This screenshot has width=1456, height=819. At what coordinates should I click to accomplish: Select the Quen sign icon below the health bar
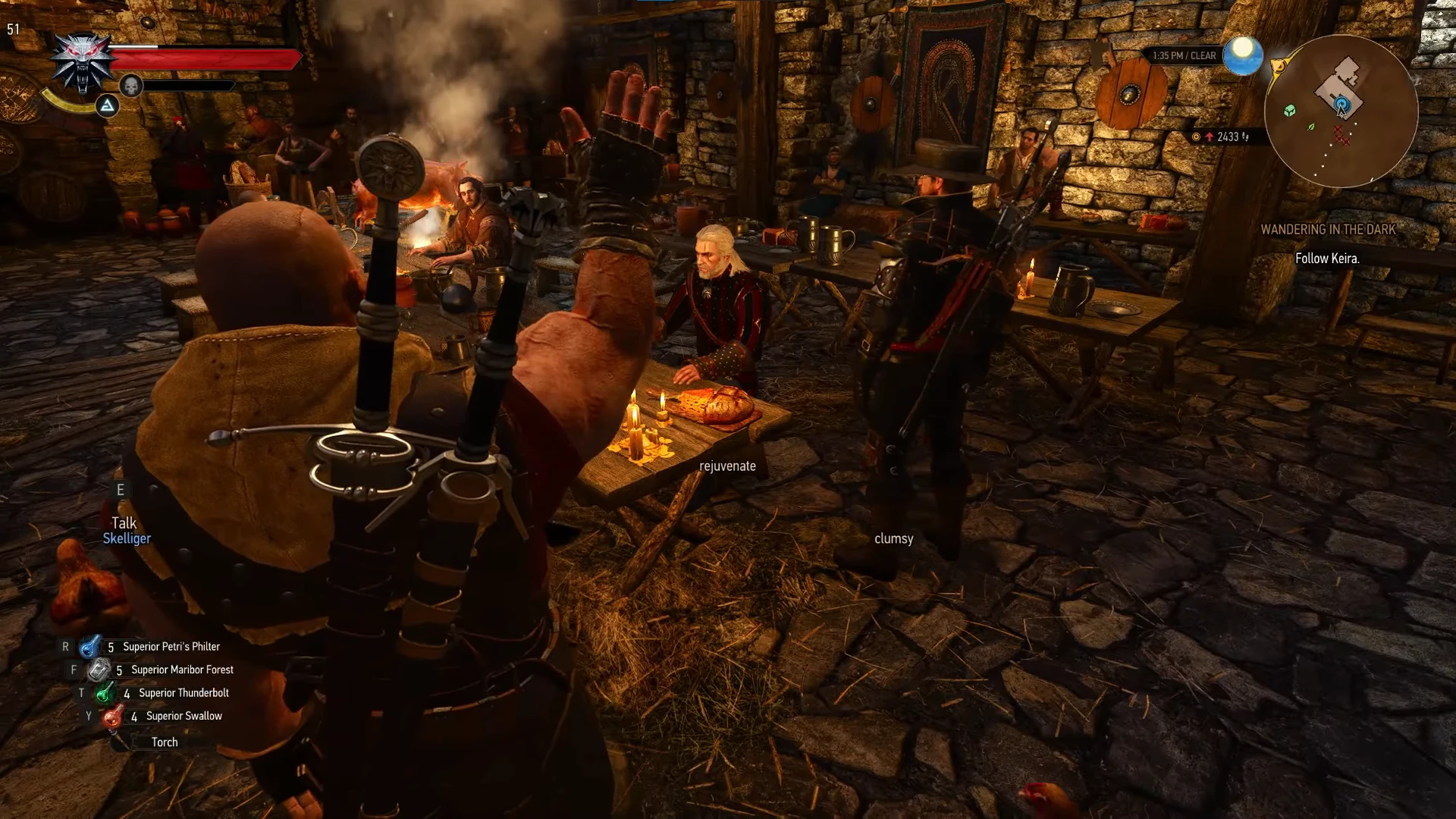107,105
